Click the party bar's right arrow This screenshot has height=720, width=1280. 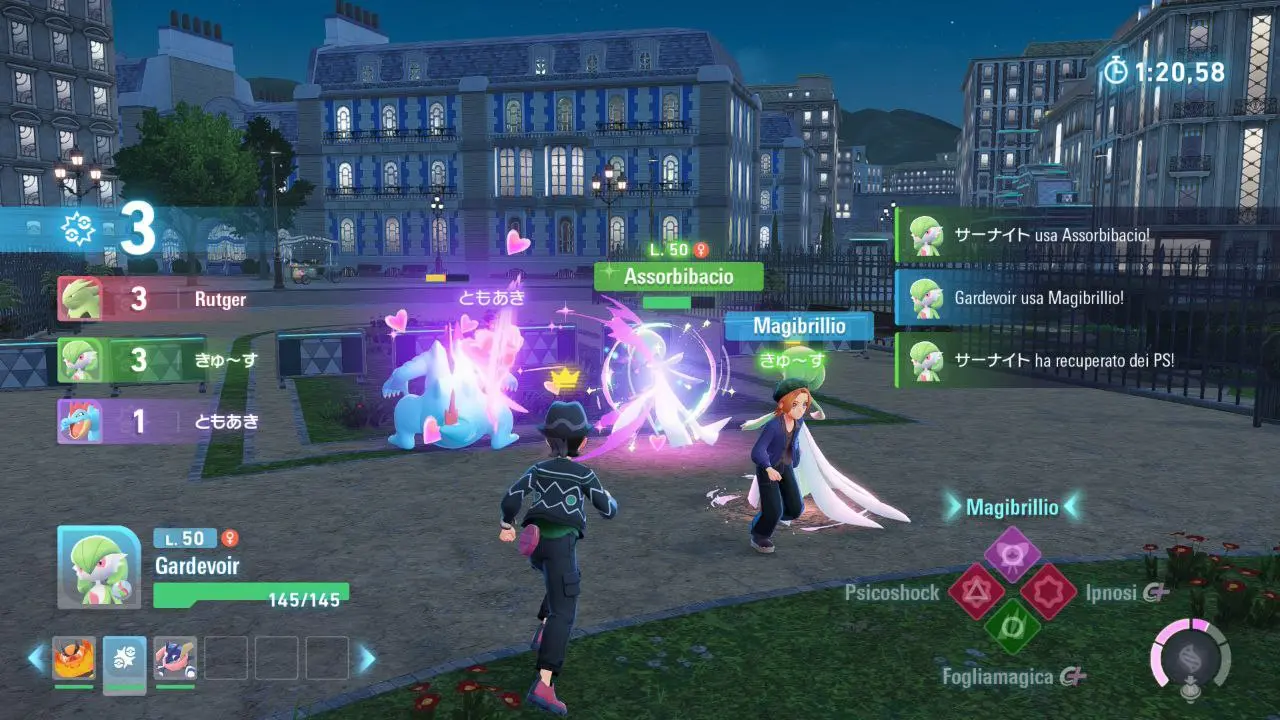click(367, 658)
